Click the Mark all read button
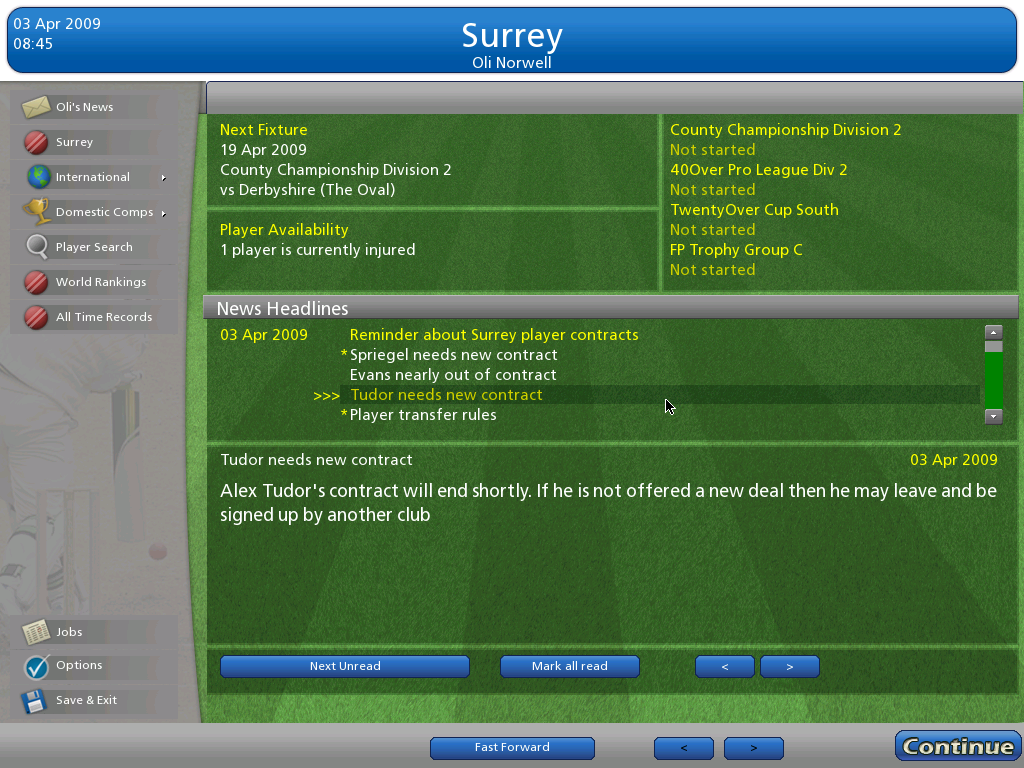The width and height of the screenshot is (1024, 768). (x=570, y=666)
